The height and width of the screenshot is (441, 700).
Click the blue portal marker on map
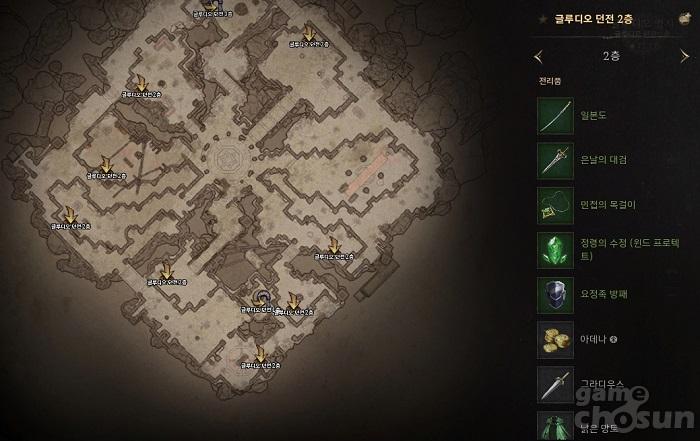tap(261, 297)
